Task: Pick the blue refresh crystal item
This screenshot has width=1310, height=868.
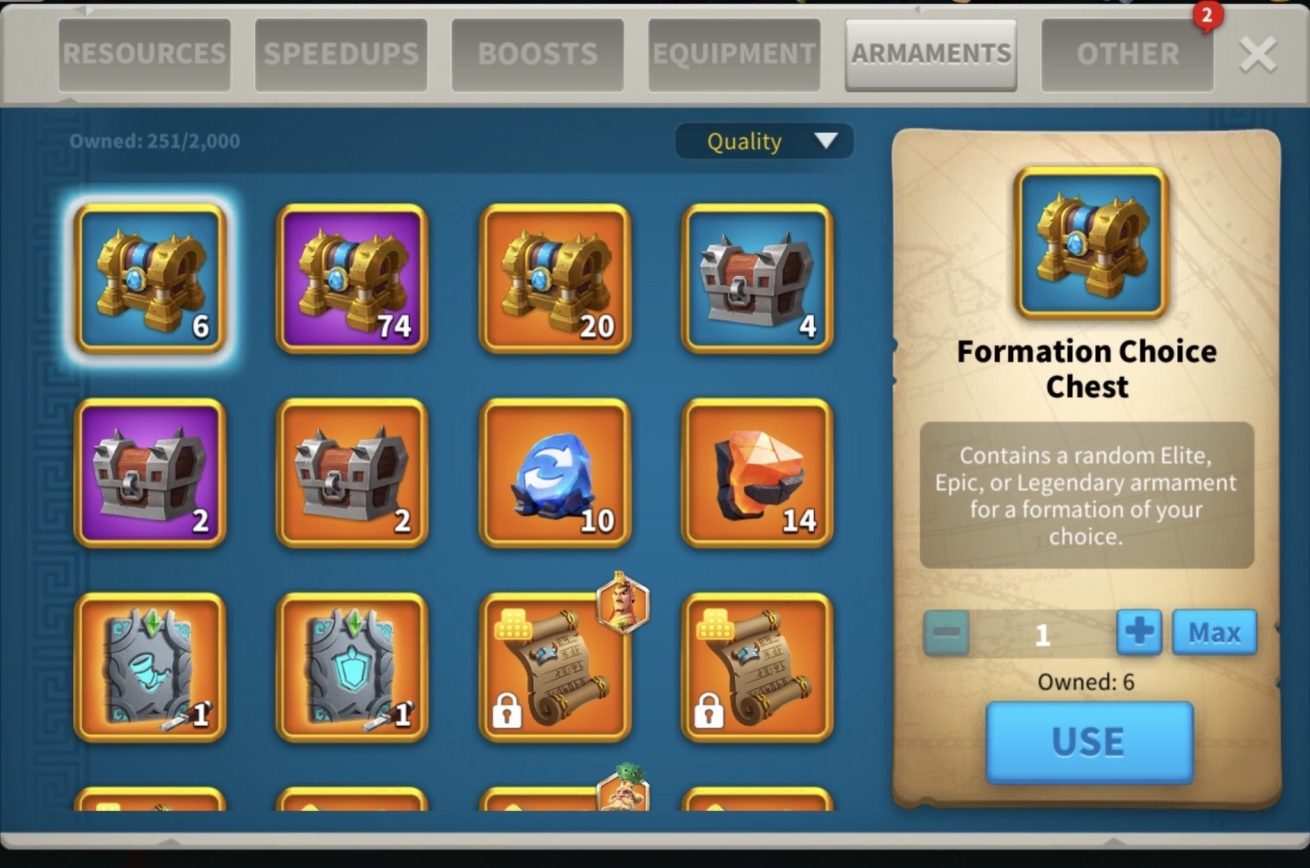Action: click(x=555, y=473)
